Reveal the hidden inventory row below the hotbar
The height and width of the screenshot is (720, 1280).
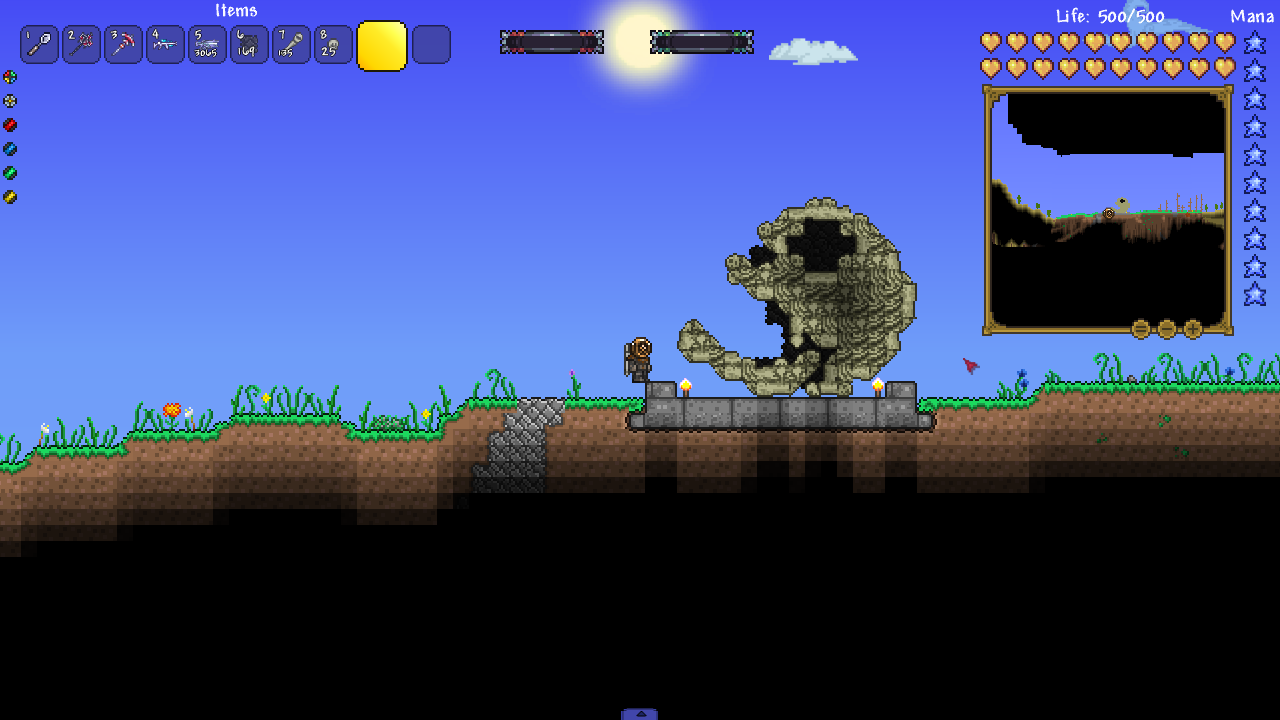[x=640, y=713]
